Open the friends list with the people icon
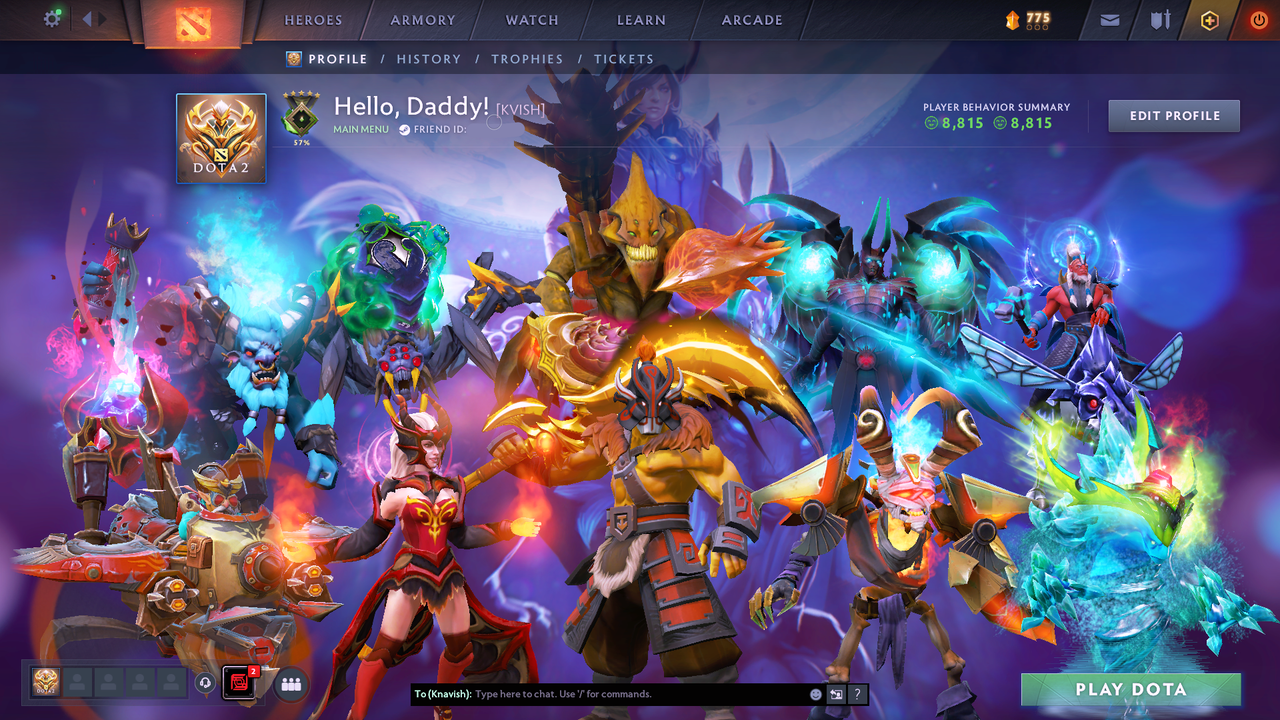 click(x=290, y=684)
